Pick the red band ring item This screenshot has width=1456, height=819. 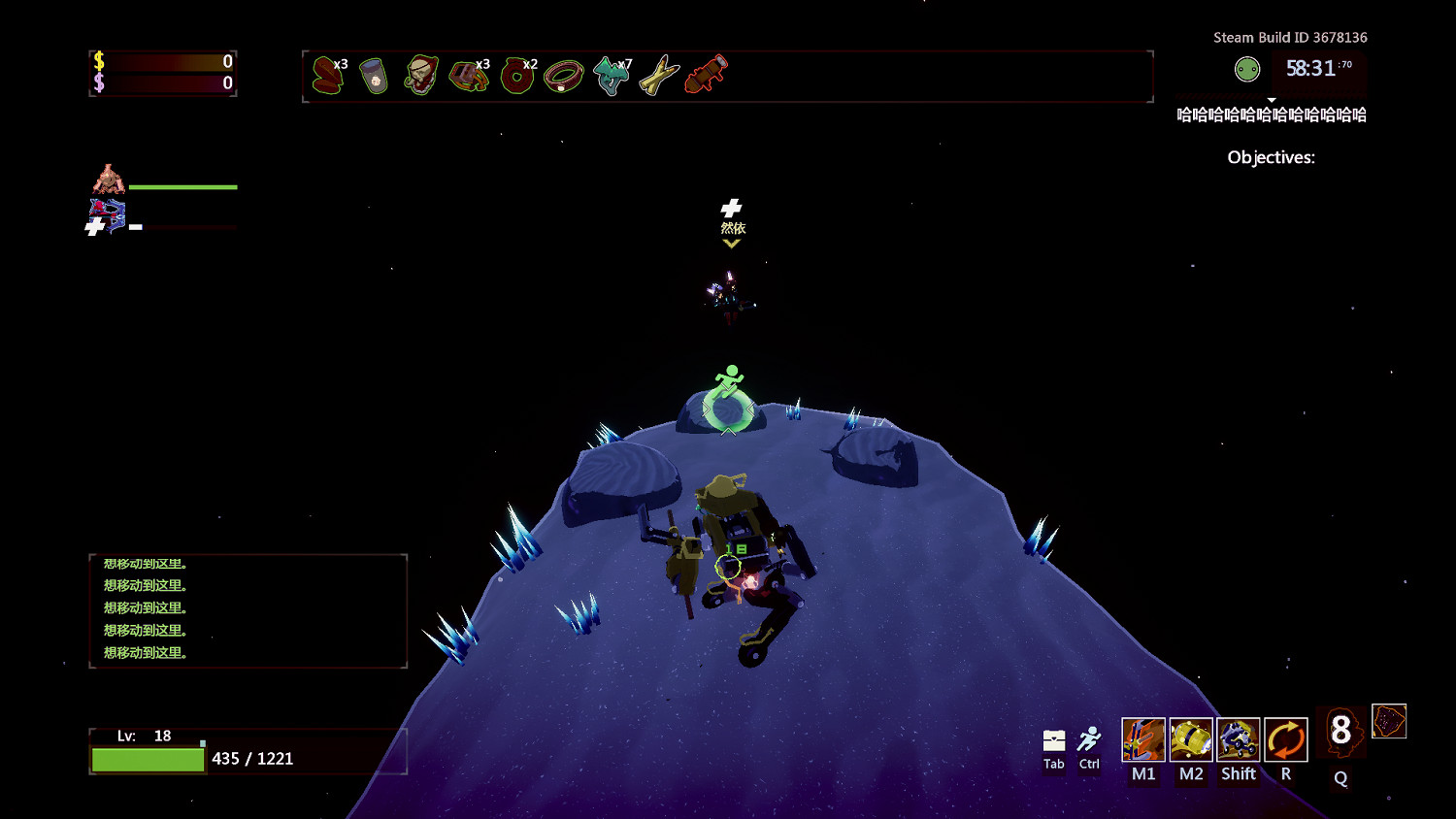click(x=563, y=76)
